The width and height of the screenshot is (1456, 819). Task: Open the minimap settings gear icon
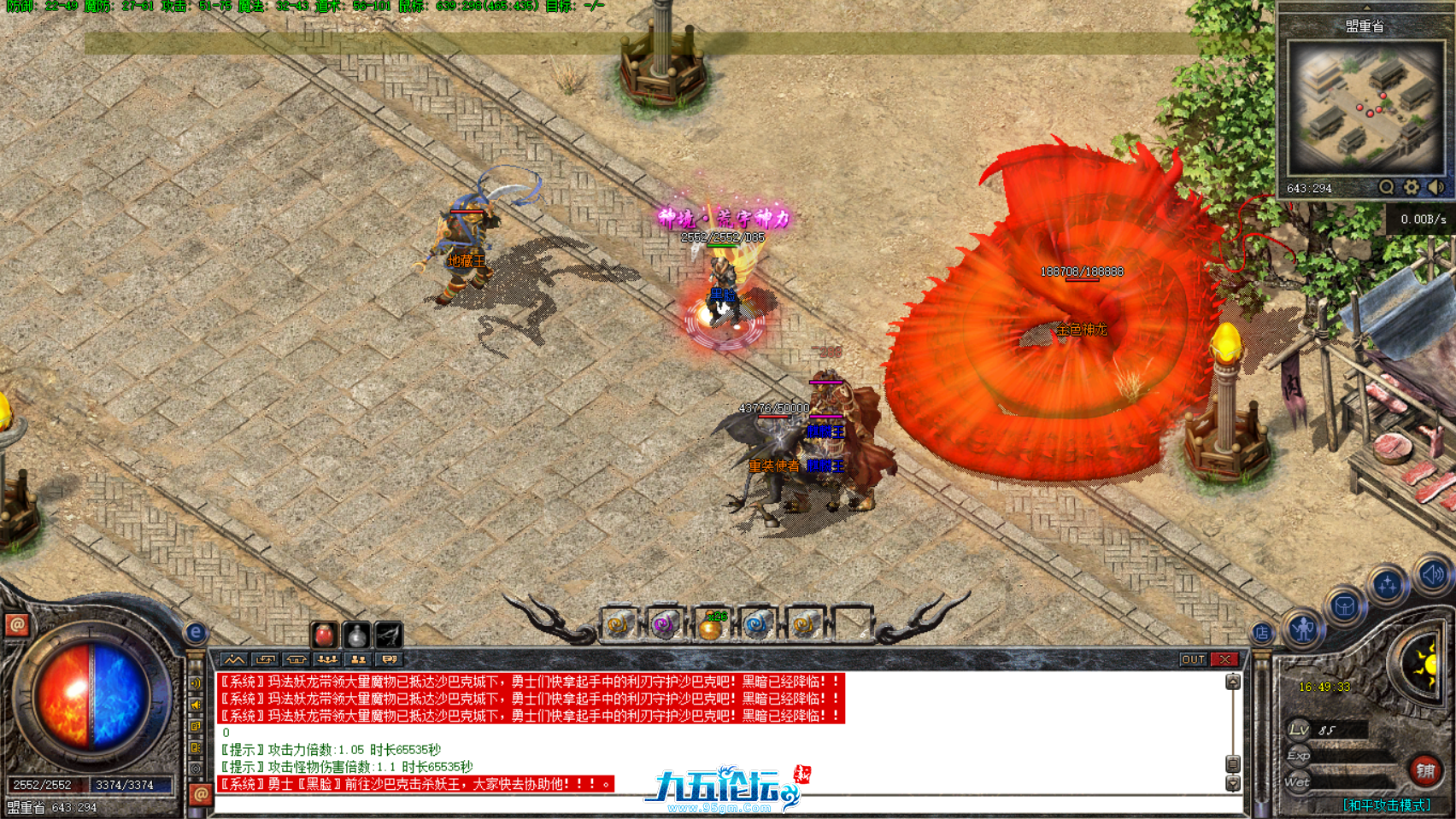point(1411,187)
